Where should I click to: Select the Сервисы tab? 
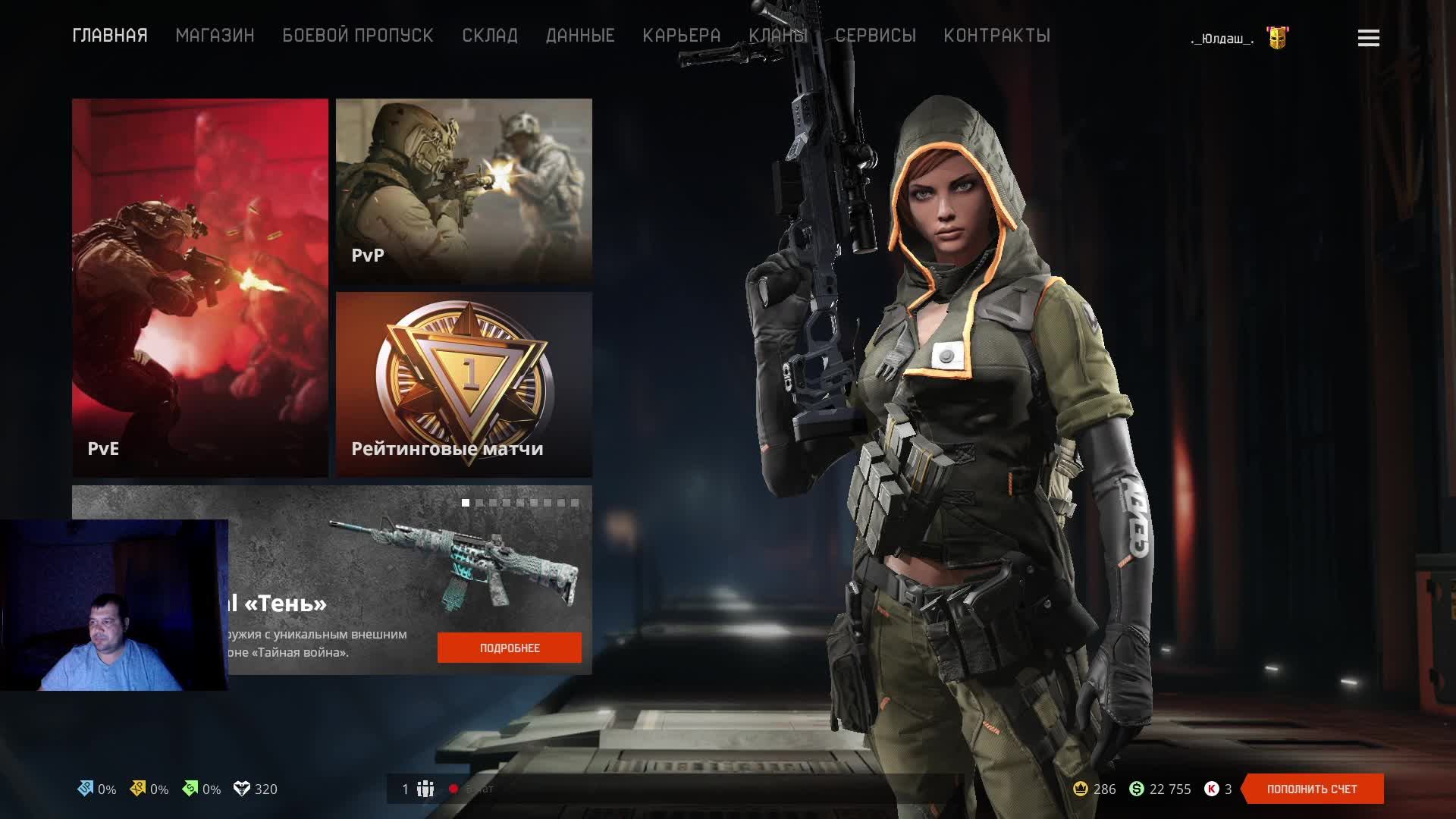click(x=875, y=36)
